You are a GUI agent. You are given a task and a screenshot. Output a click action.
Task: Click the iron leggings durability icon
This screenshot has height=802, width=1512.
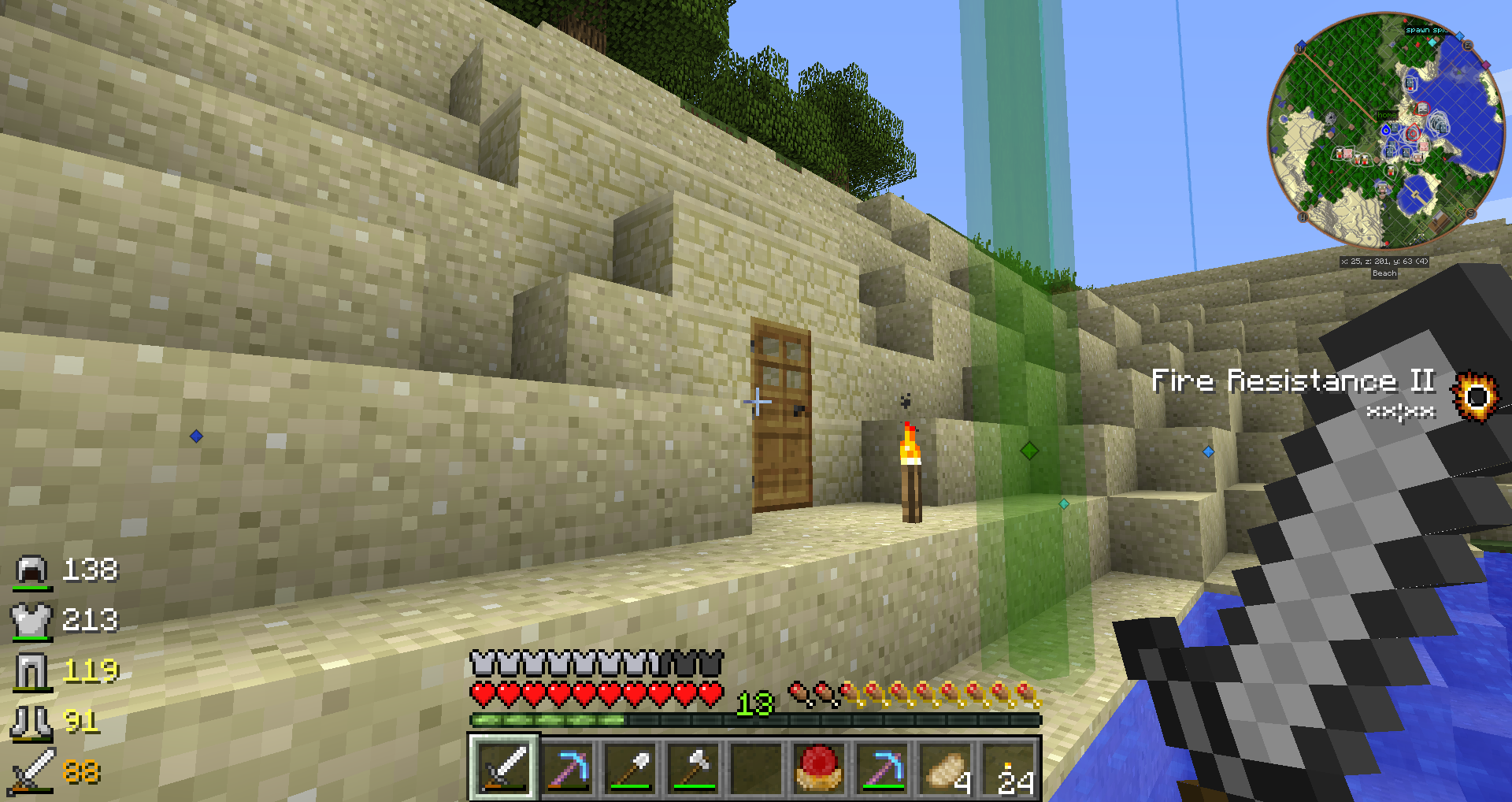(x=31, y=671)
